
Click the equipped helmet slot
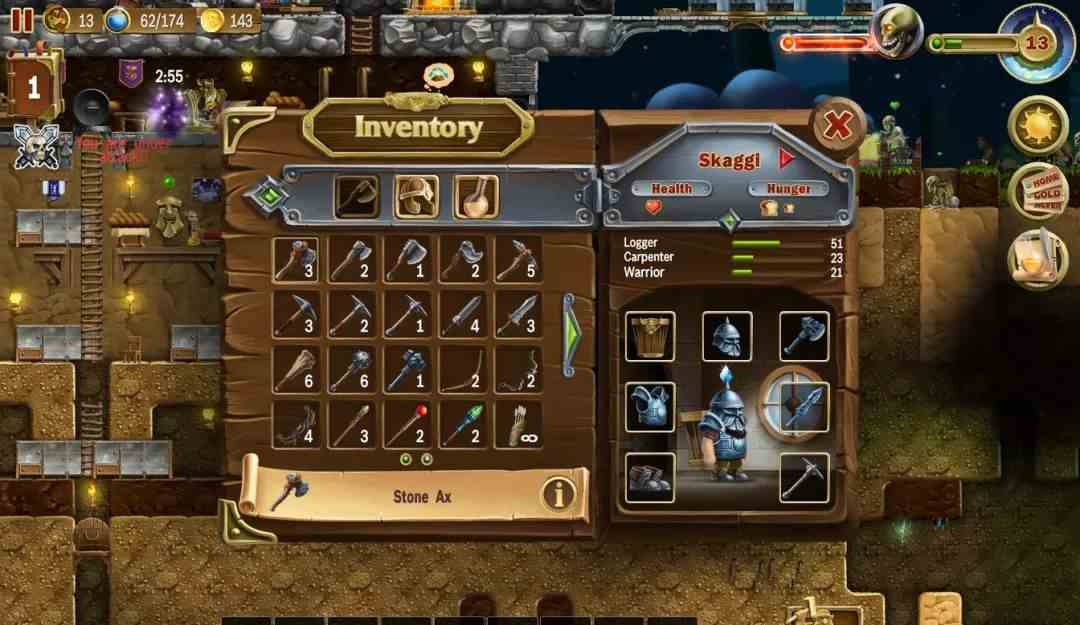[x=727, y=336]
